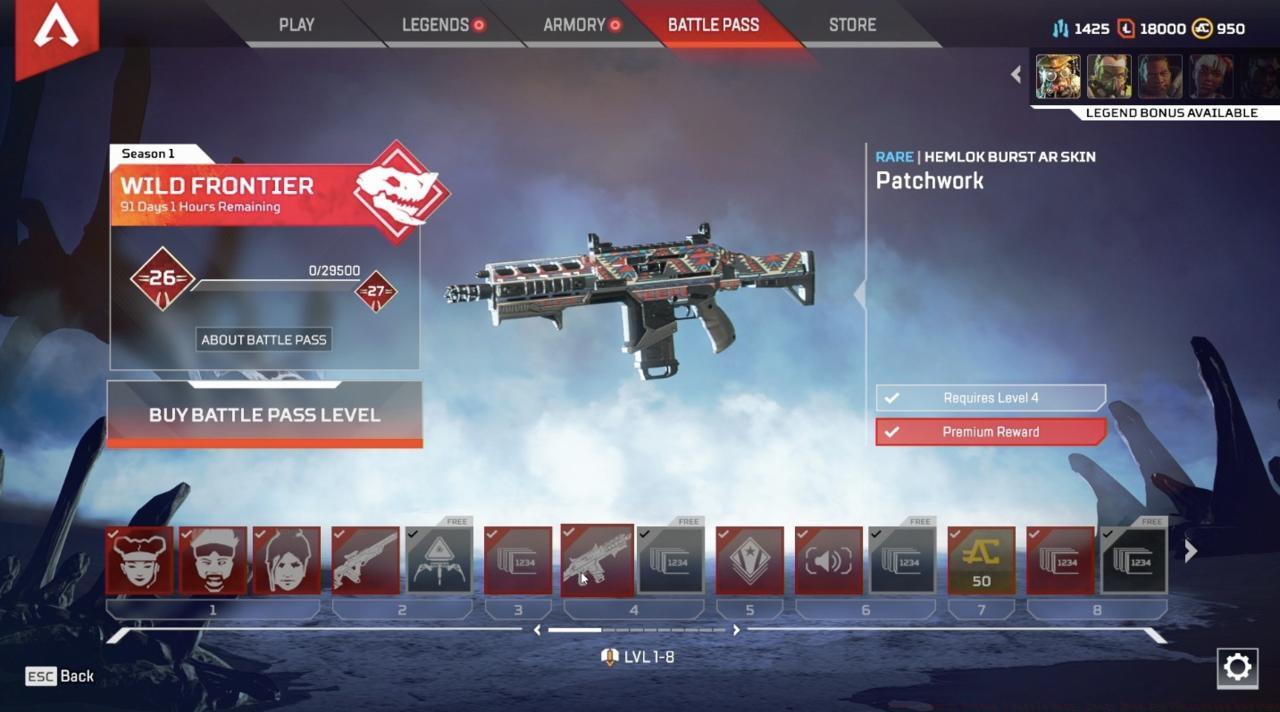Choose the level 5 badge reward
The image size is (1280, 712).
pos(749,561)
